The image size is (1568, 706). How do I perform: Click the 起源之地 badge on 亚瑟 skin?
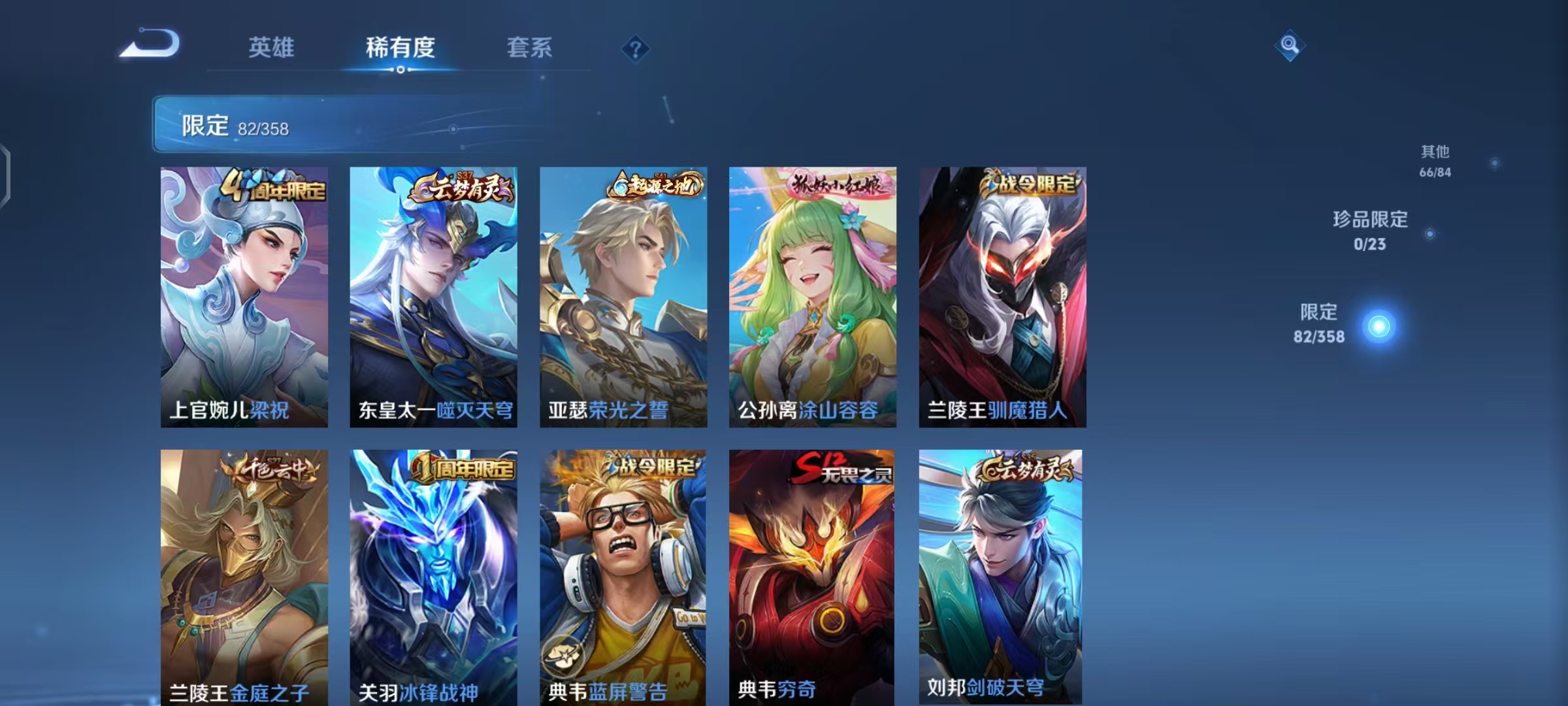[653, 186]
